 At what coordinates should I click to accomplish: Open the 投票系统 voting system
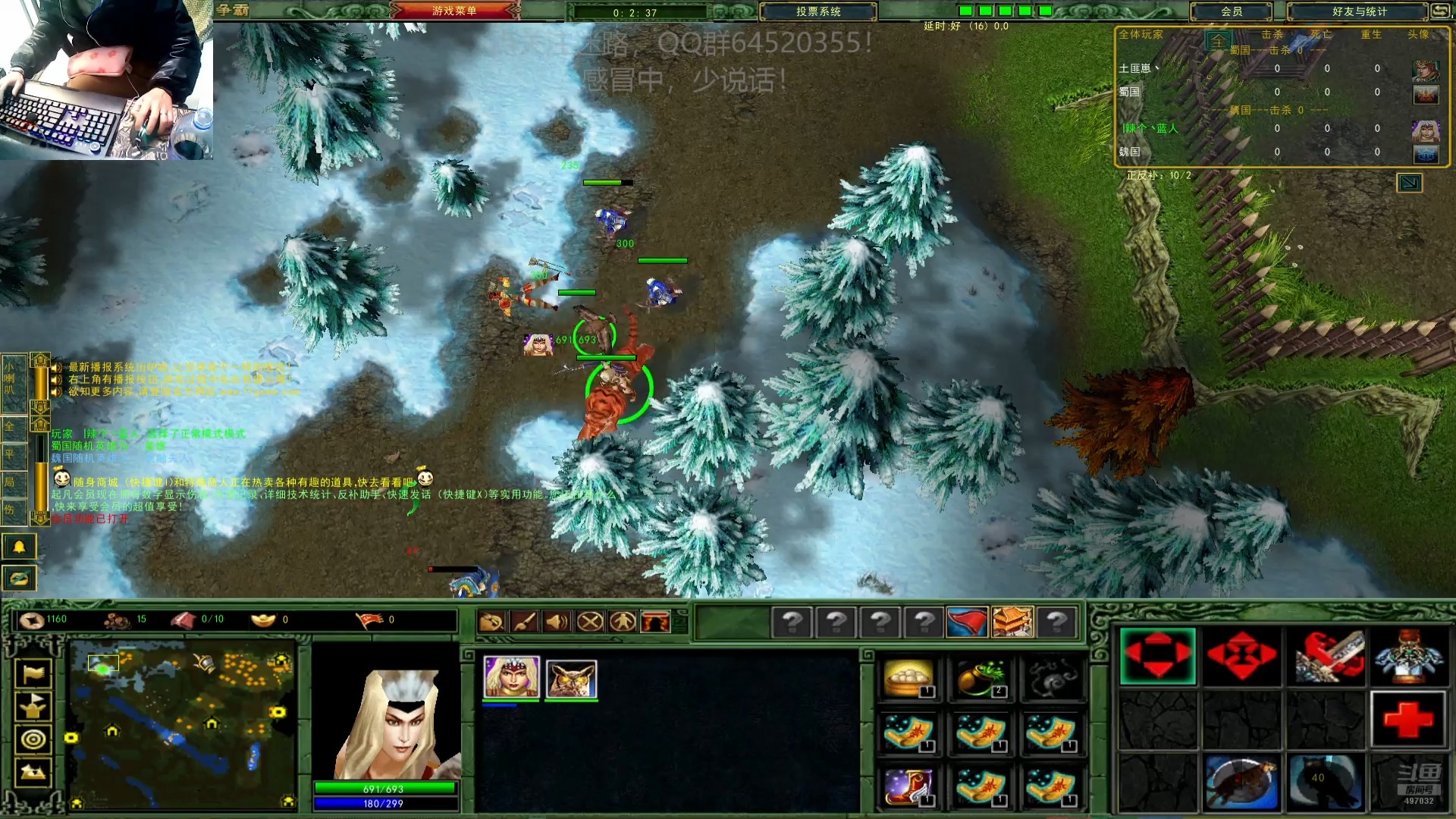click(817, 11)
